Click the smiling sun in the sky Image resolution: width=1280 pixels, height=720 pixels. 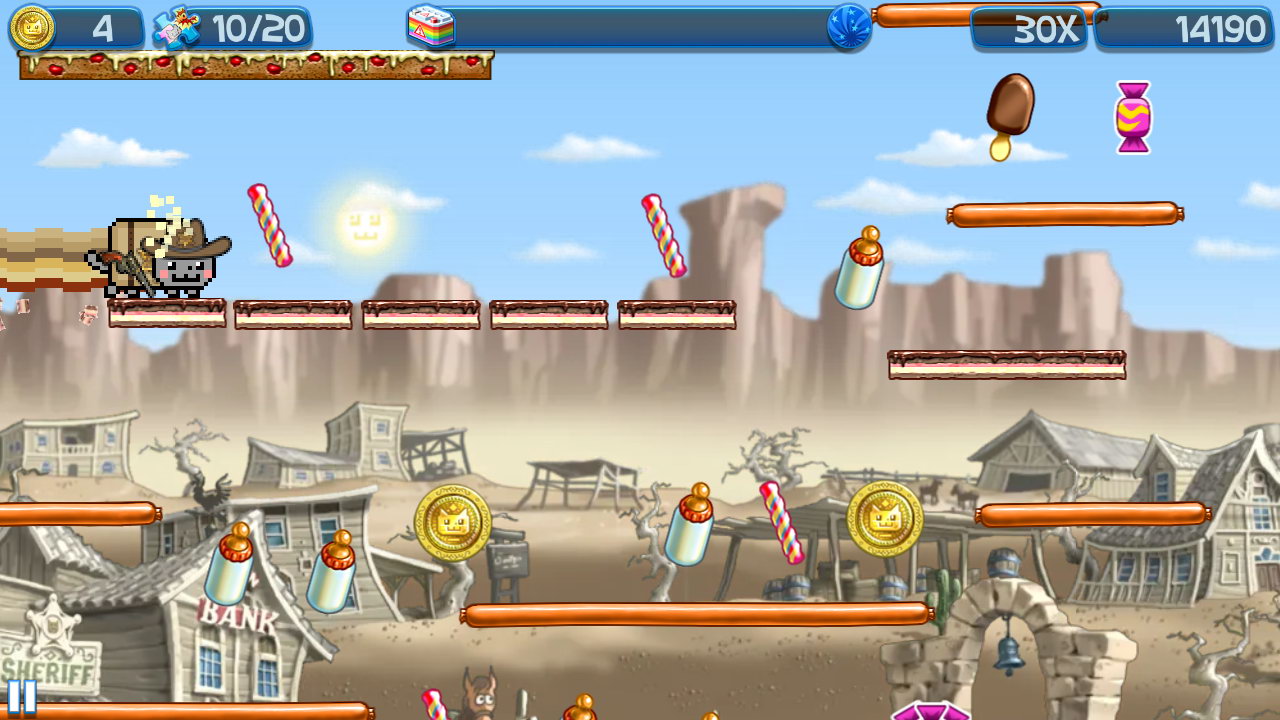tap(364, 226)
